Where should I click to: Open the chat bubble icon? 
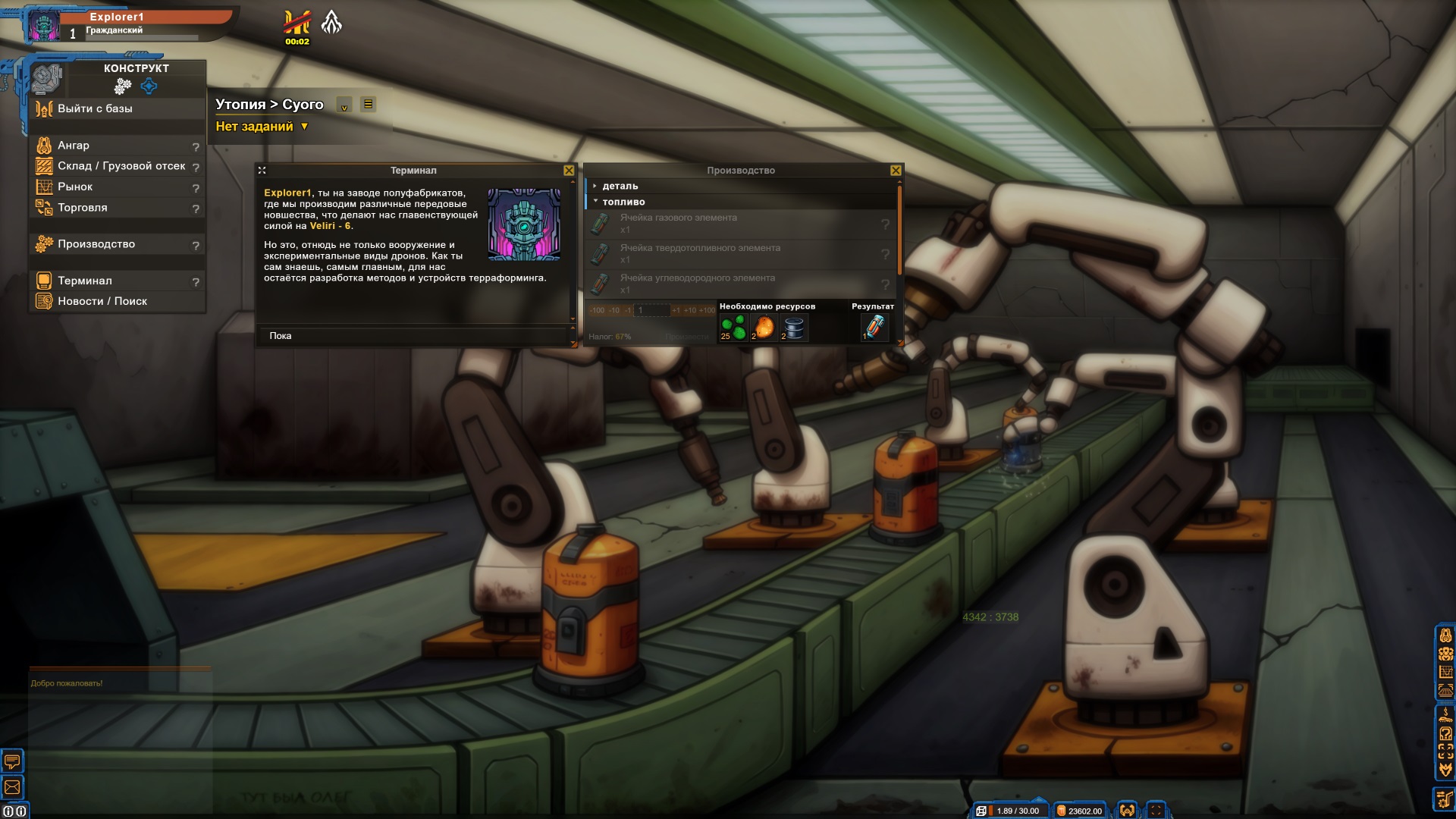click(12, 761)
